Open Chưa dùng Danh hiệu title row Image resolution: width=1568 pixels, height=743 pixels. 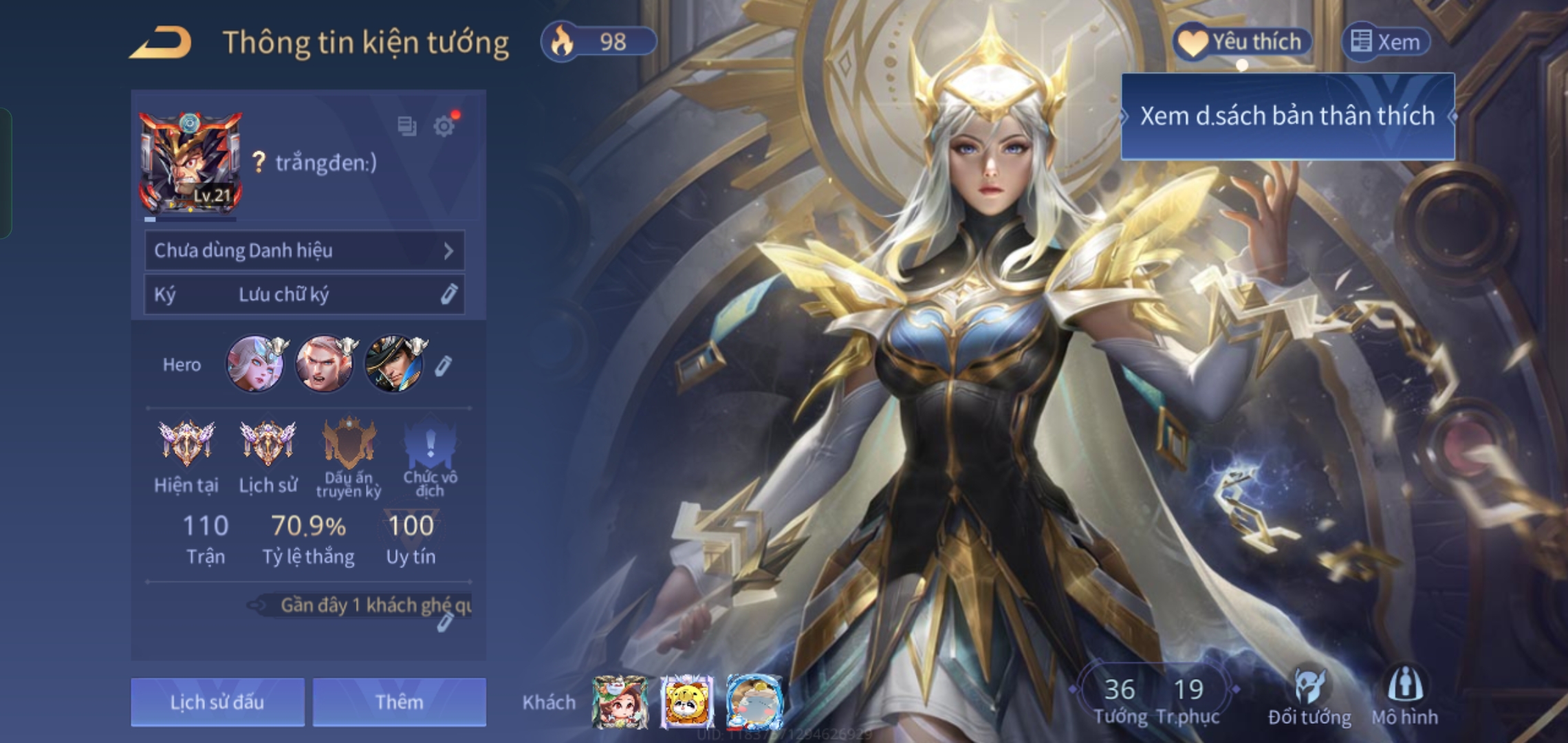304,250
